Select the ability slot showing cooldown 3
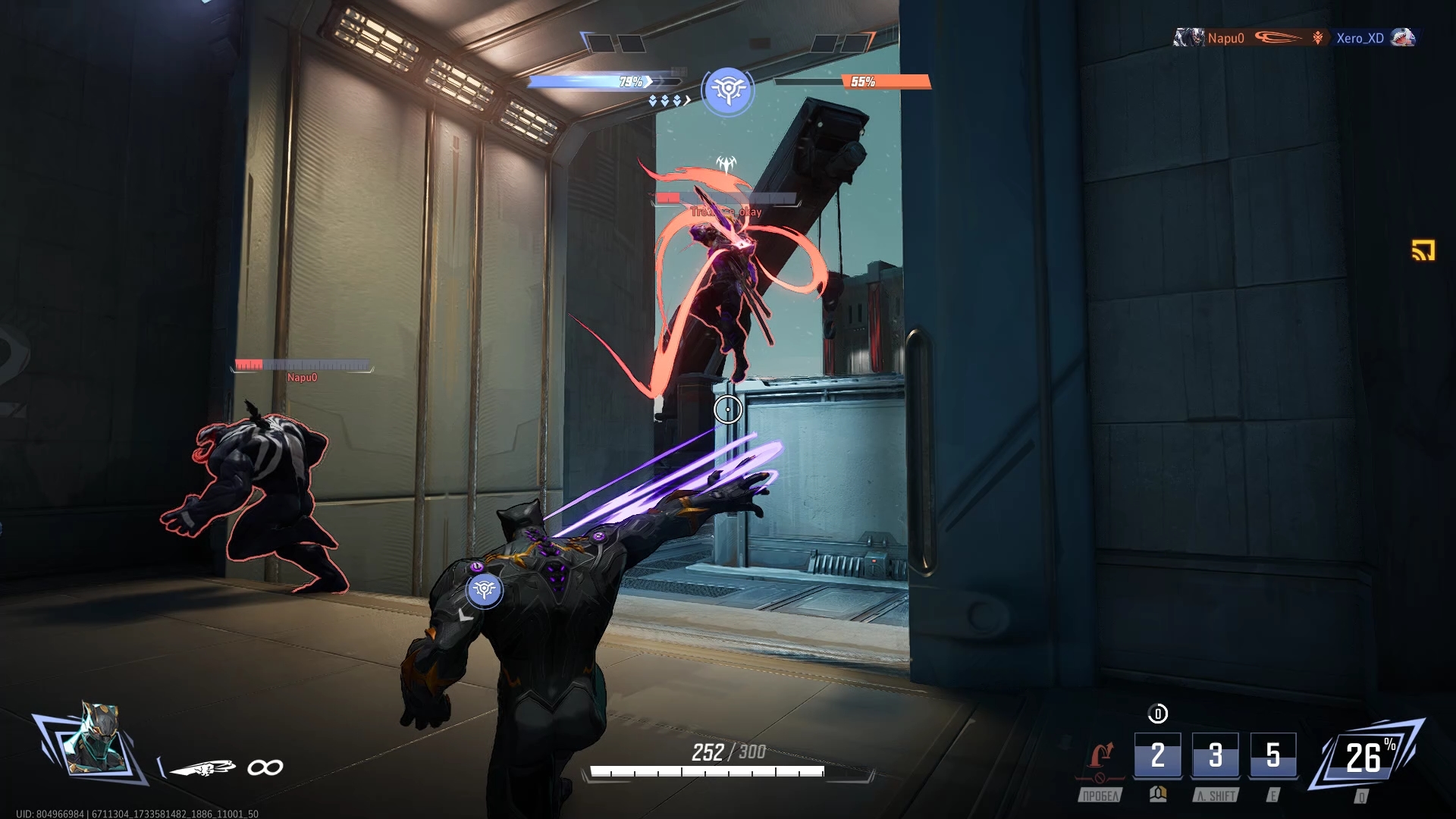This screenshot has width=1456, height=819. pos(1216,755)
